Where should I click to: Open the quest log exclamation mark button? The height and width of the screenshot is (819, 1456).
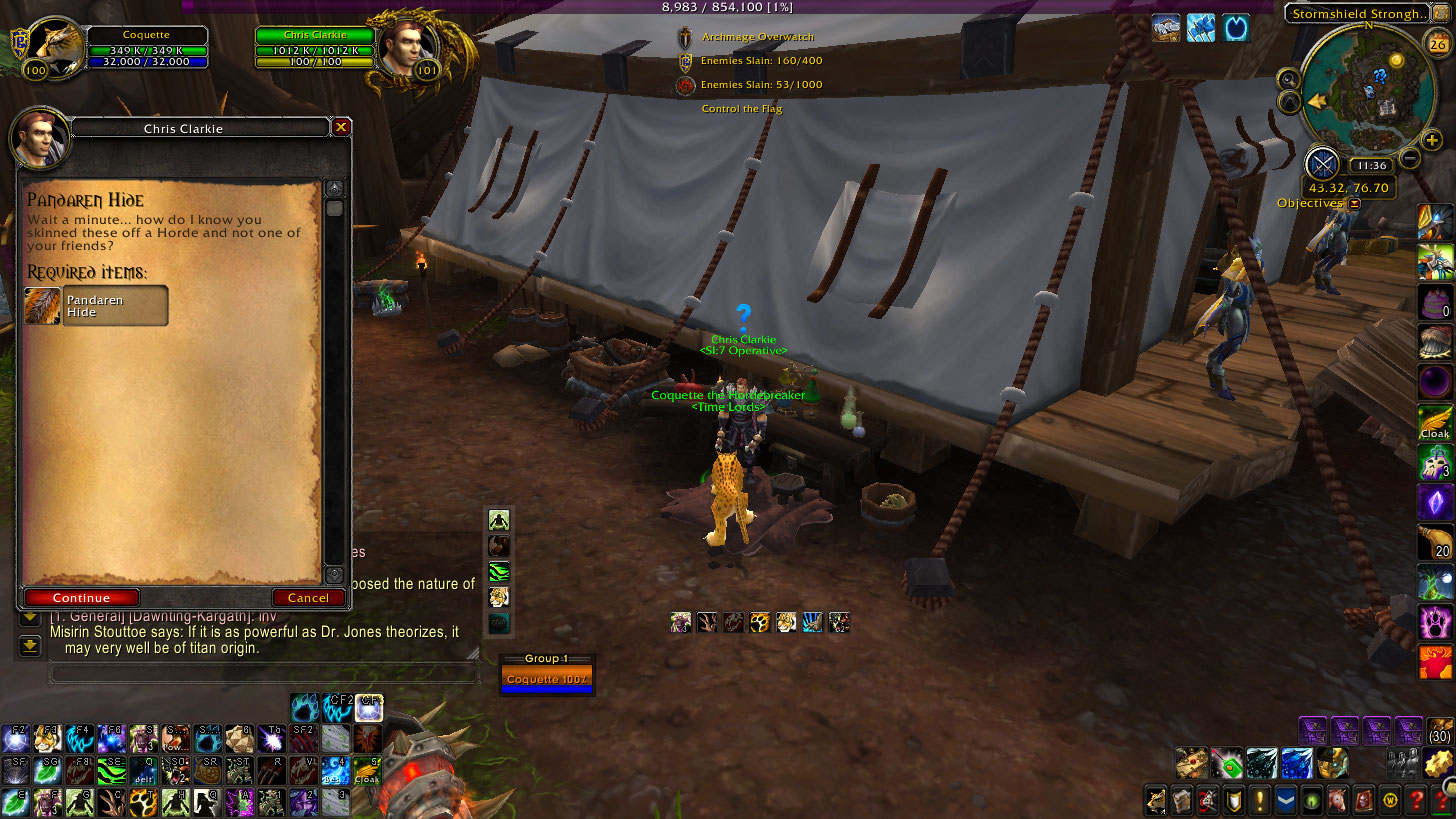(x=1259, y=800)
